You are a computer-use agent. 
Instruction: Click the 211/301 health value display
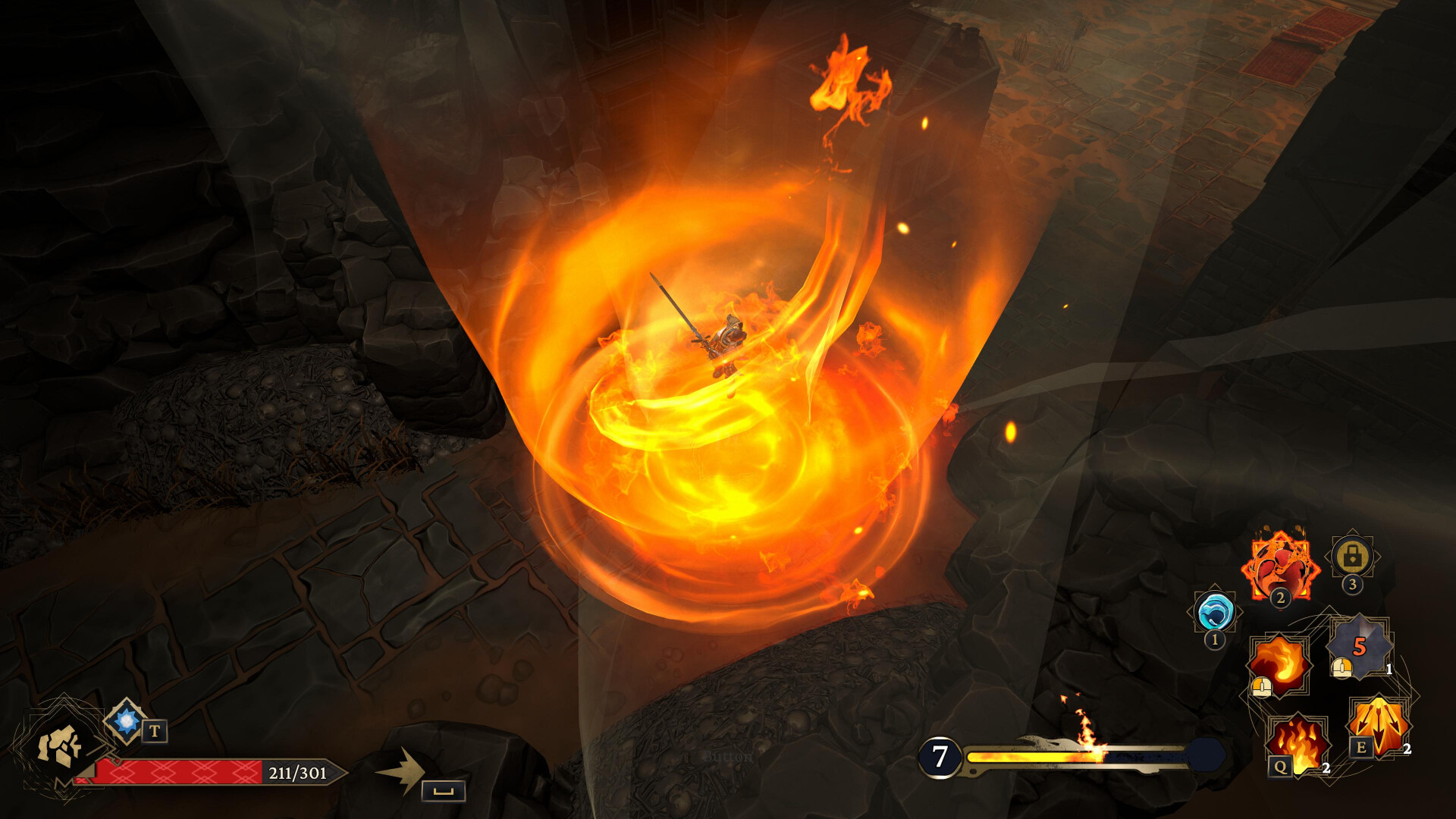click(296, 773)
